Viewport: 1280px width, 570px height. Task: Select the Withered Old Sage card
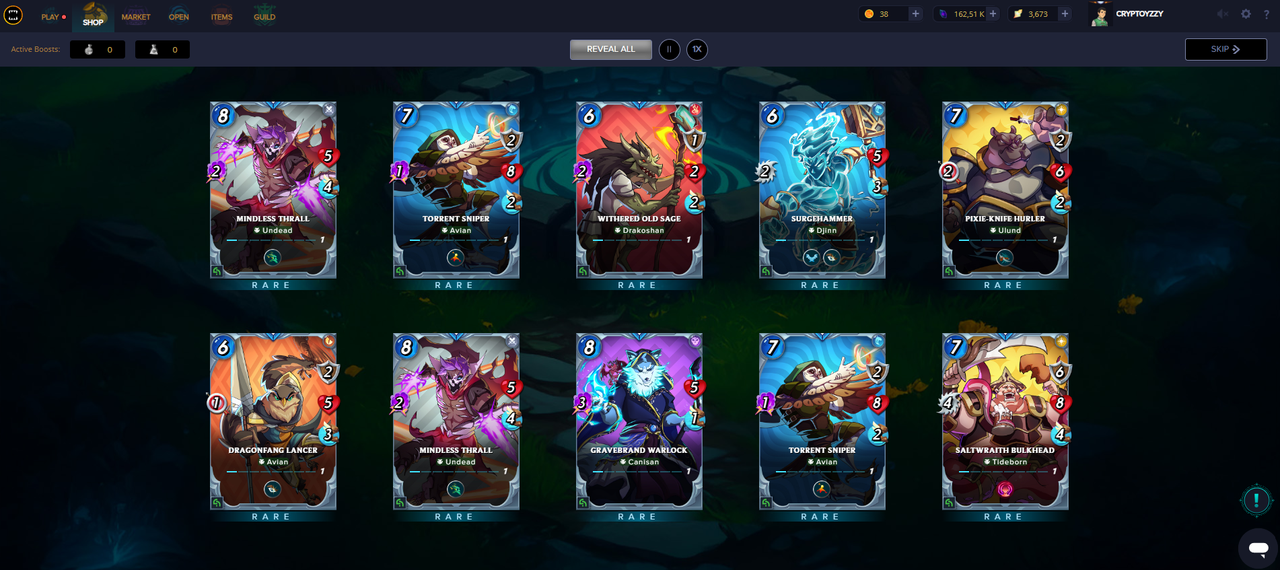[638, 190]
